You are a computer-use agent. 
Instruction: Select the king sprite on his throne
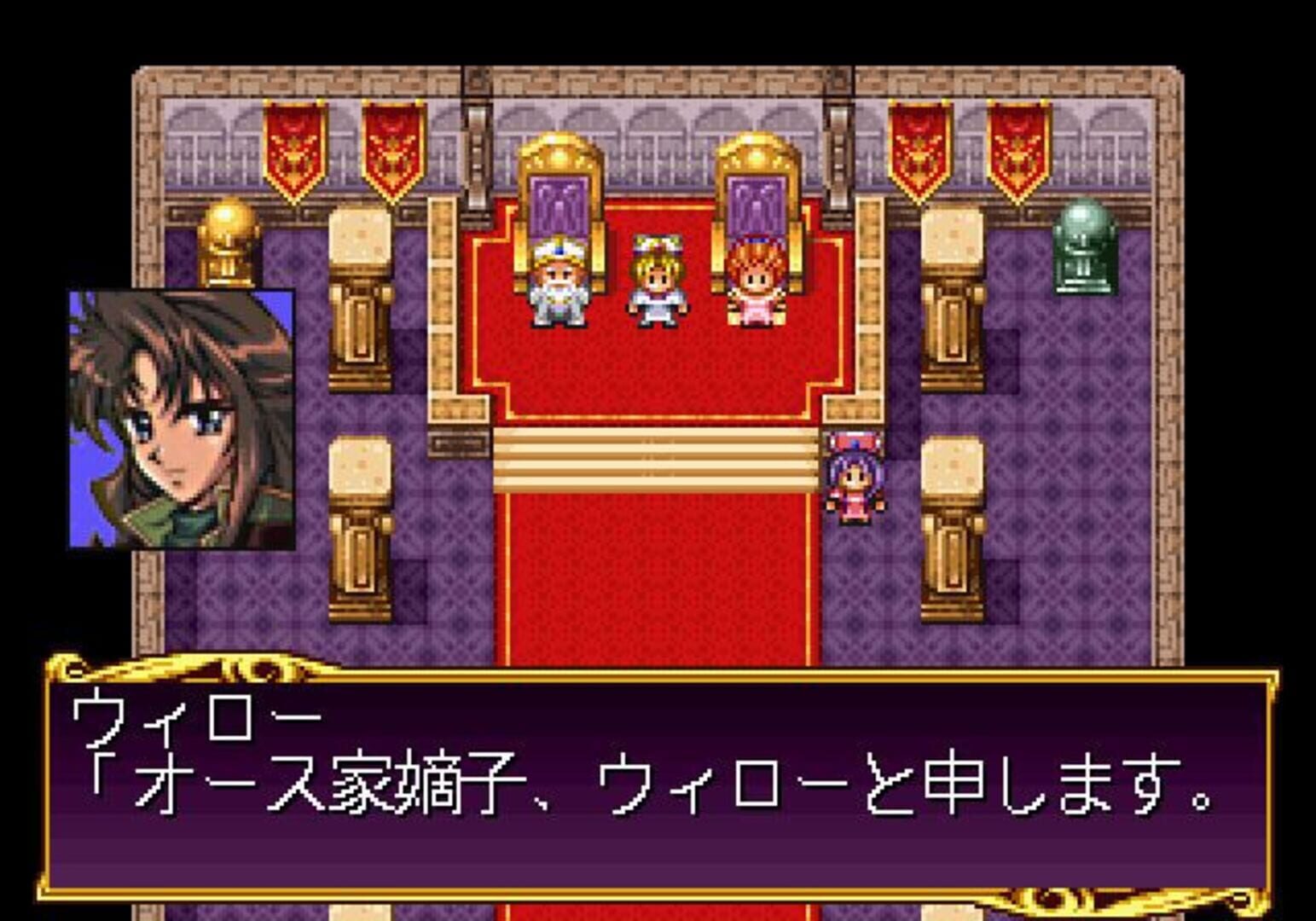pyautogui.click(x=559, y=286)
